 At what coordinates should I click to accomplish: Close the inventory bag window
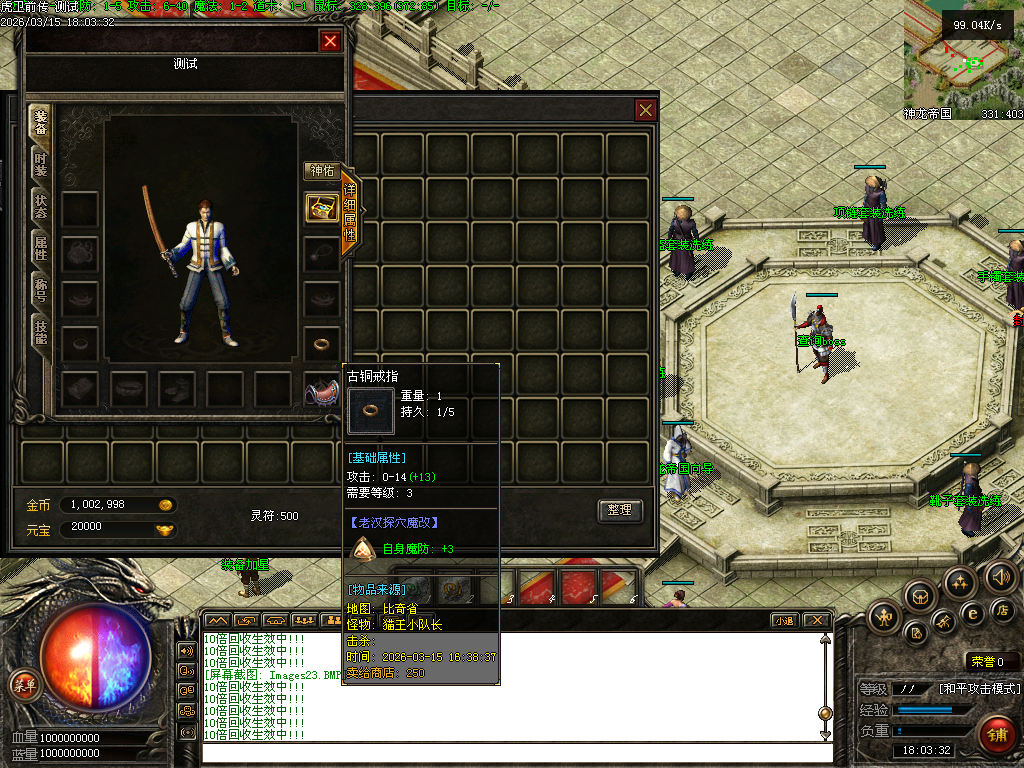[x=646, y=110]
